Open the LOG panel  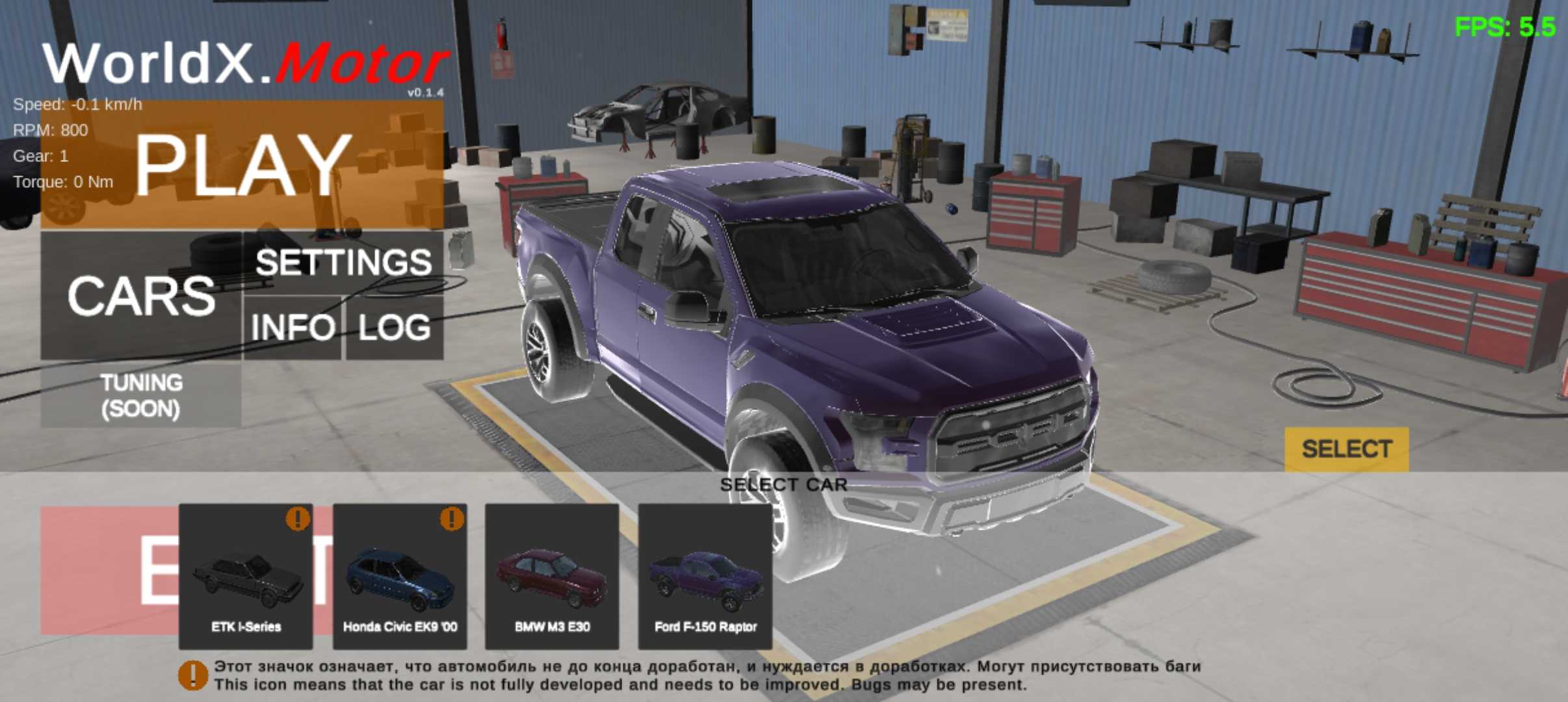[x=395, y=327]
